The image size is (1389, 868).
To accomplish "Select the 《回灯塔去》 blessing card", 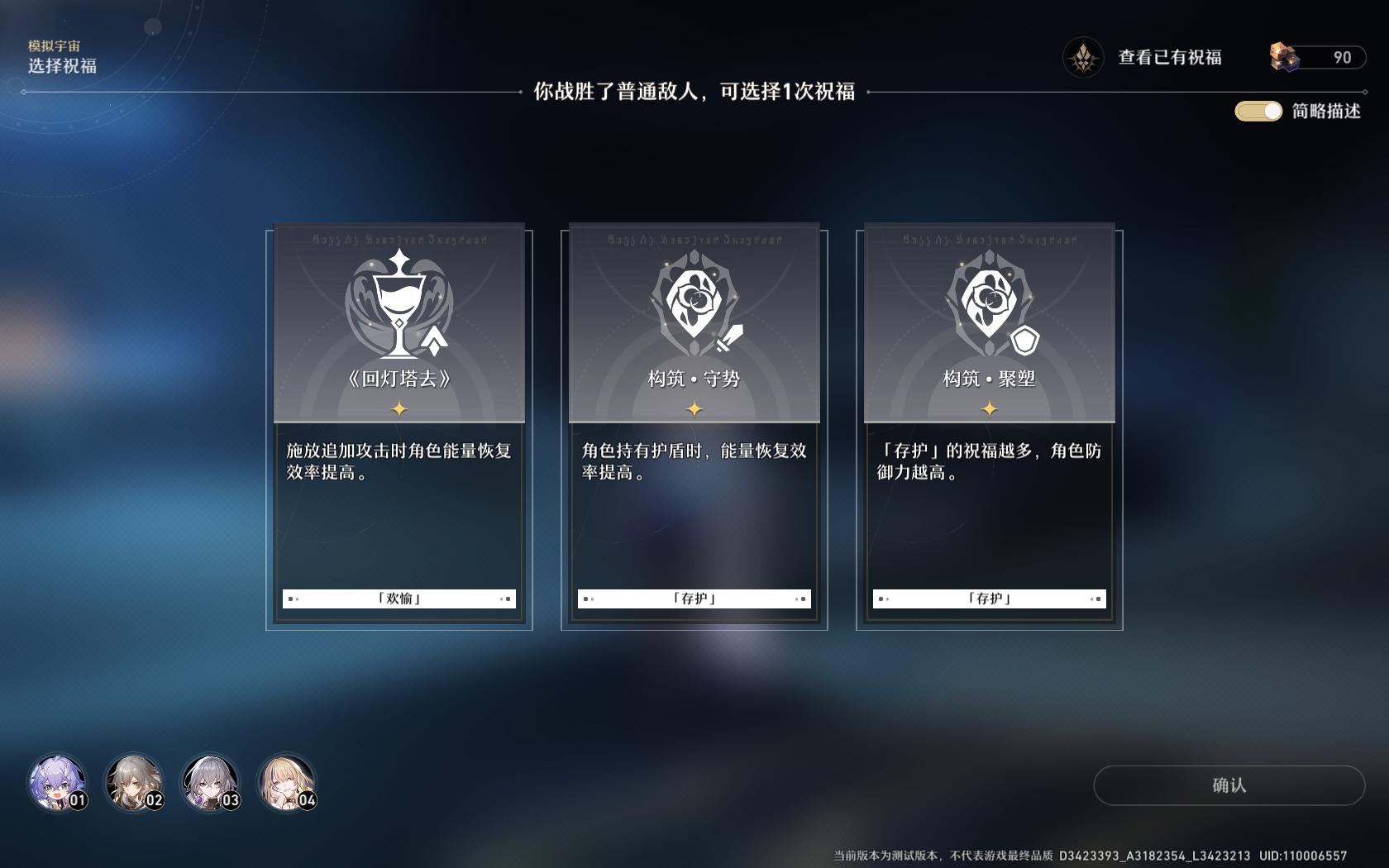I will click(x=398, y=426).
